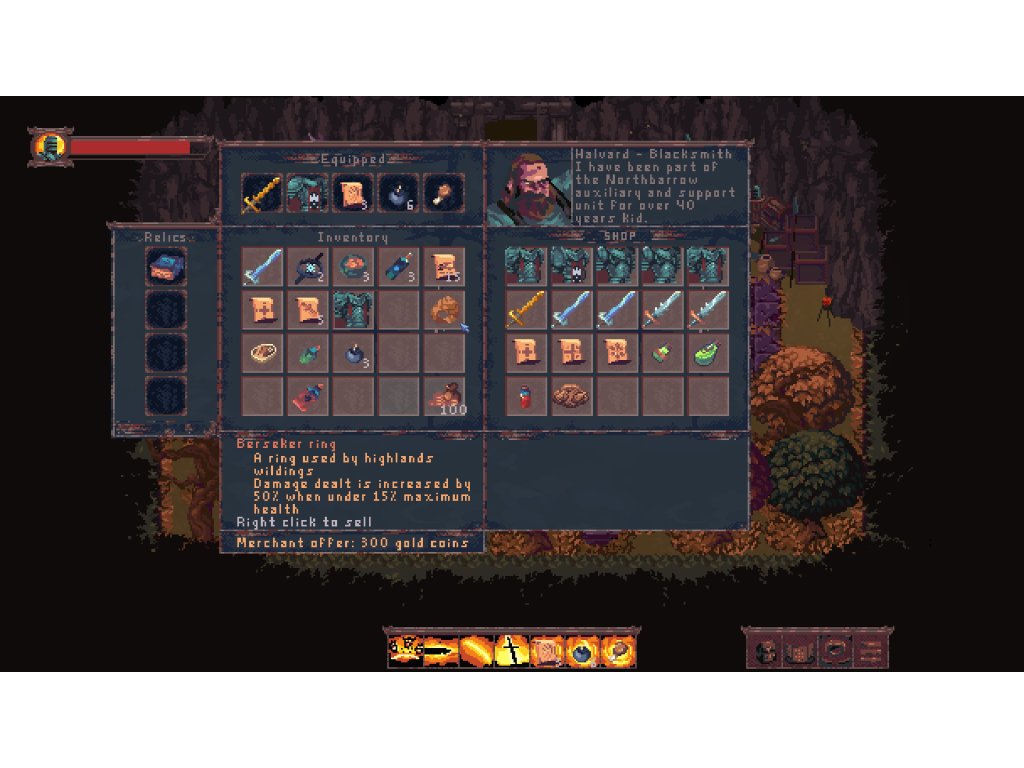
Task: Open the list menu button
Action: [x=872, y=651]
